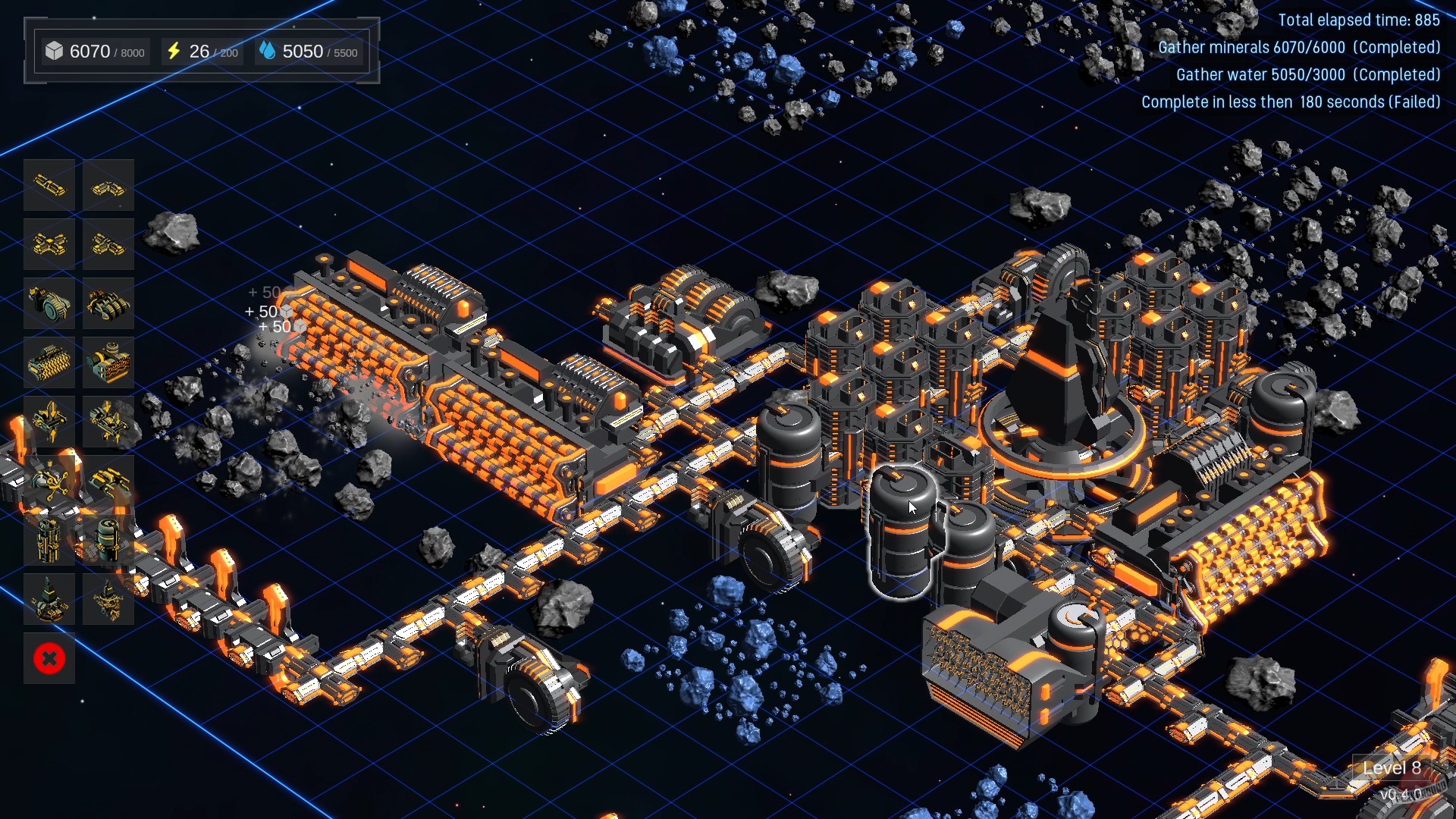This screenshot has width=1456, height=819.
Task: Click the Gather minerals completed objective
Action: (1298, 47)
